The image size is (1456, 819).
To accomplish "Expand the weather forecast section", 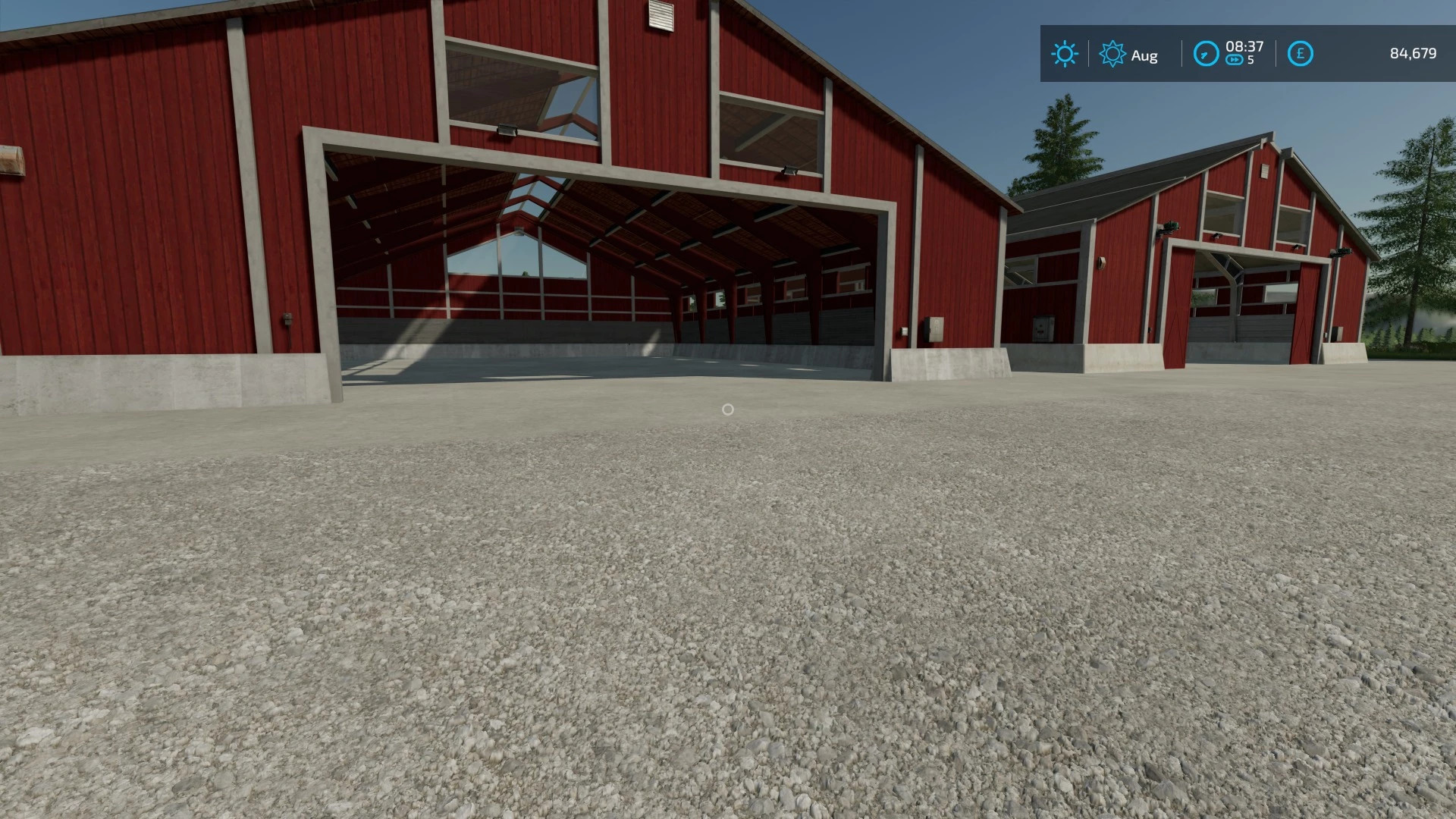I will coord(1112,54).
